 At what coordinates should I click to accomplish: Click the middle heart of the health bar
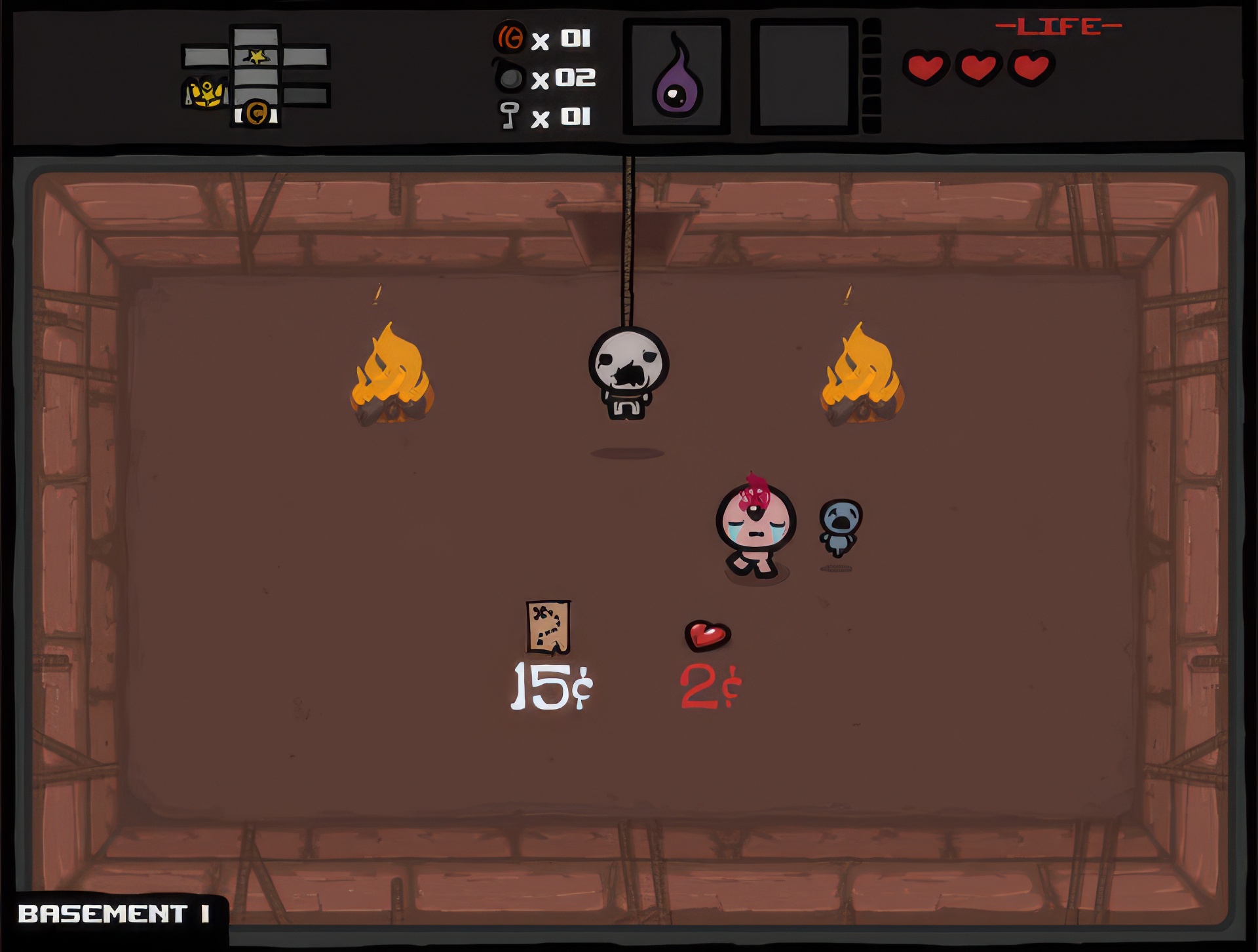pos(978,67)
